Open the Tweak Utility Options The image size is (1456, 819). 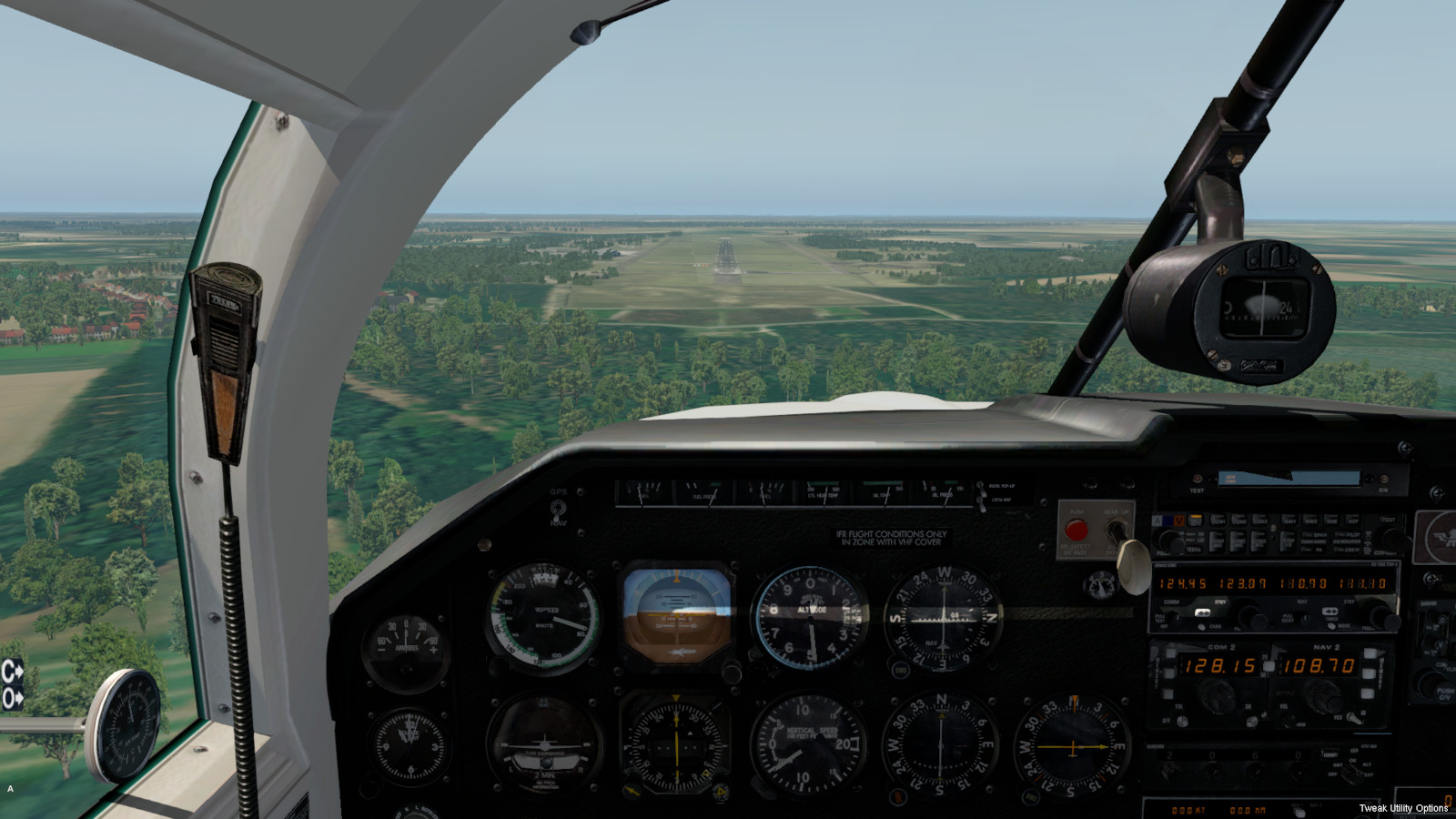pos(1403,808)
